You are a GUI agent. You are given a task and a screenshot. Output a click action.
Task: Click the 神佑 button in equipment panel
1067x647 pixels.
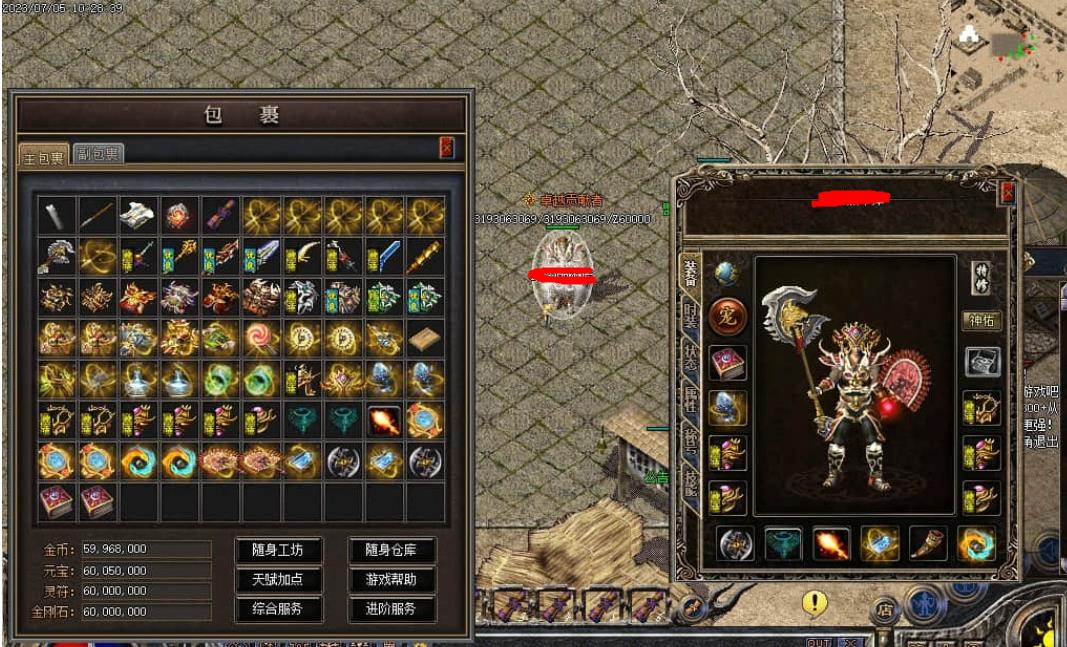[981, 321]
